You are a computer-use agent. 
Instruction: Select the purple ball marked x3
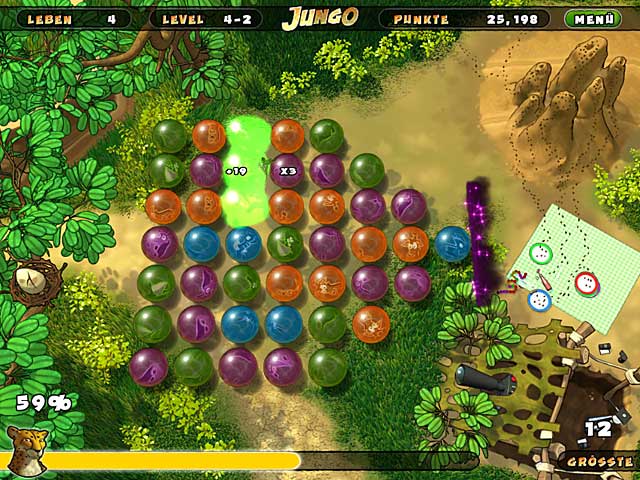[287, 171]
